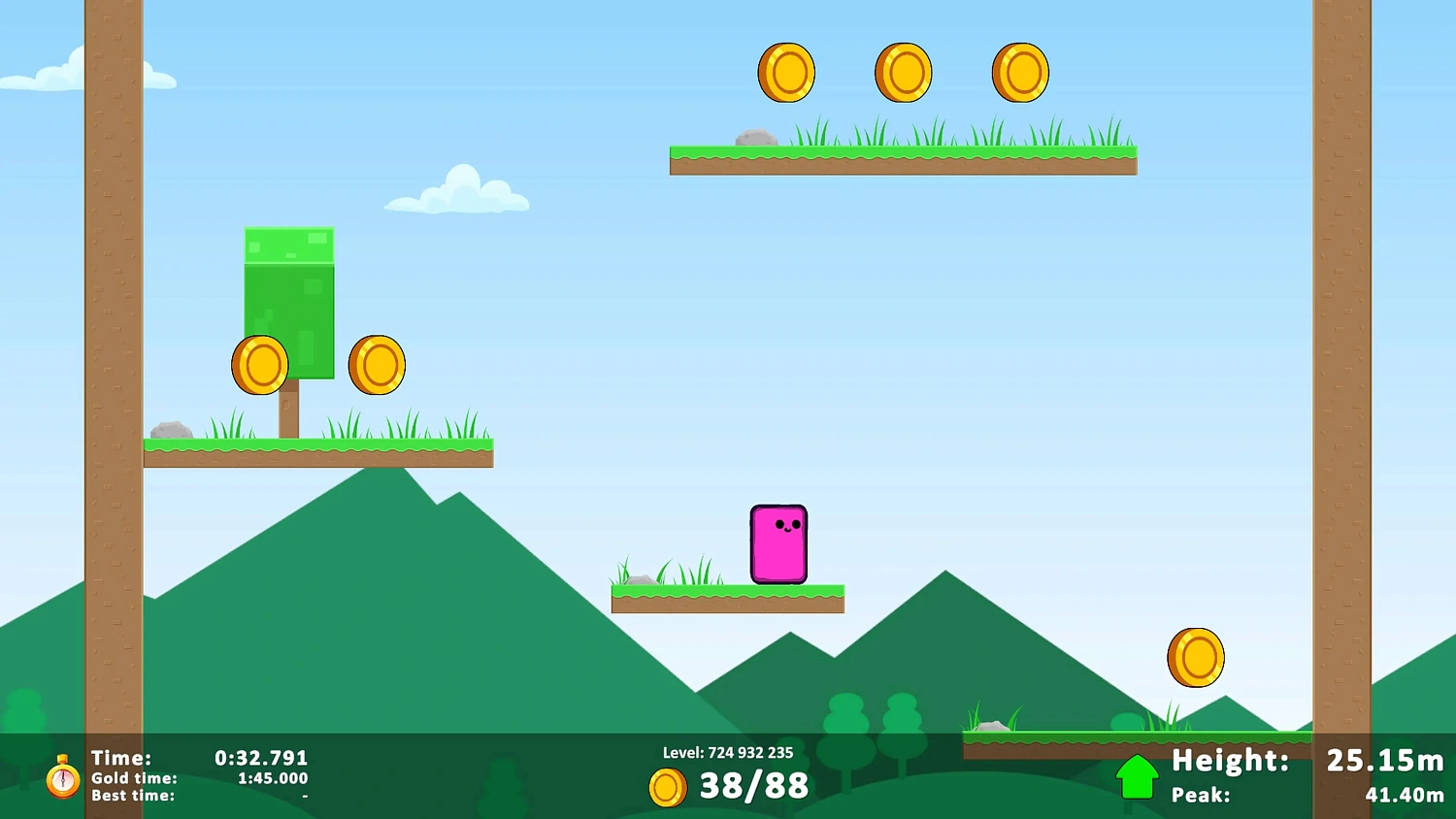Click the Best time row showing a dash
This screenshot has height=819, width=1456.
[132, 795]
